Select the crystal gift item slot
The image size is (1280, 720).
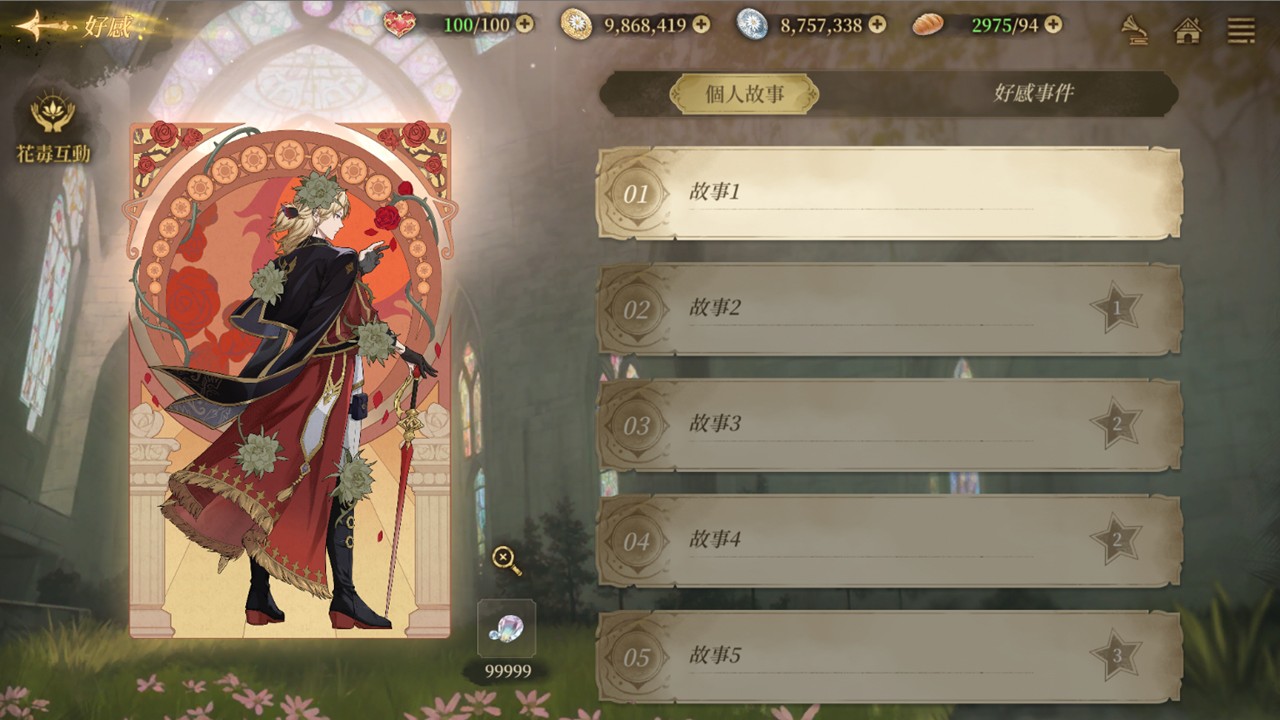(506, 629)
